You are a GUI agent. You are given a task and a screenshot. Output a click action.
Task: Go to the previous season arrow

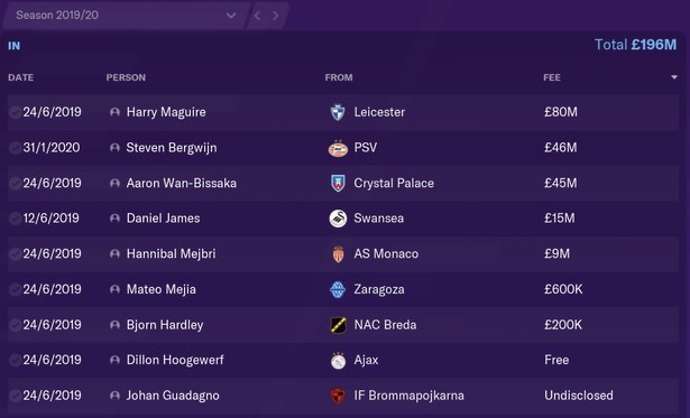[257, 16]
